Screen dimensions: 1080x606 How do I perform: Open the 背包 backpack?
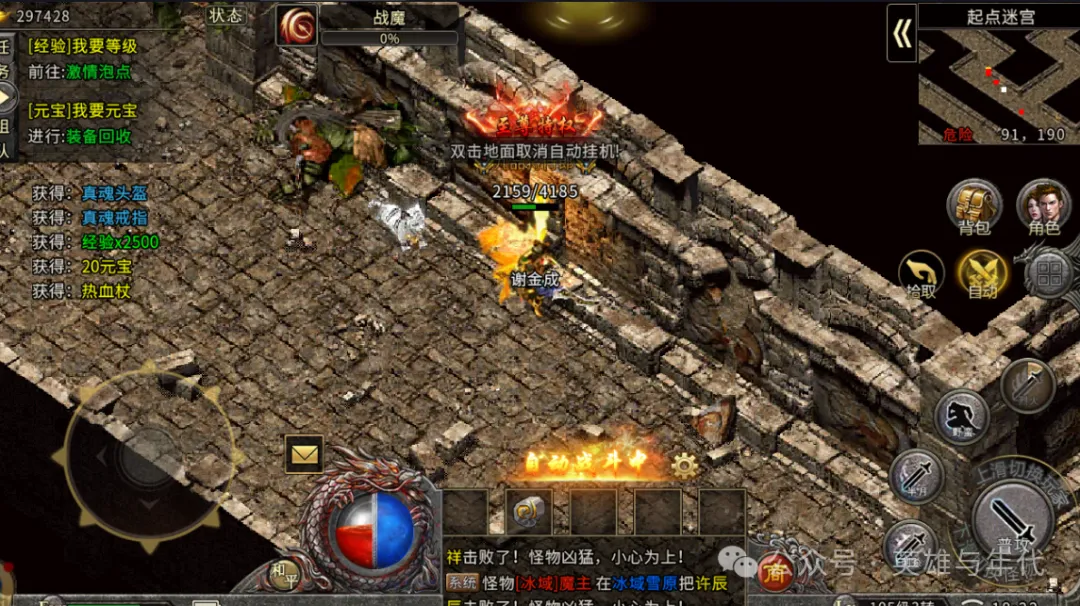pos(974,206)
